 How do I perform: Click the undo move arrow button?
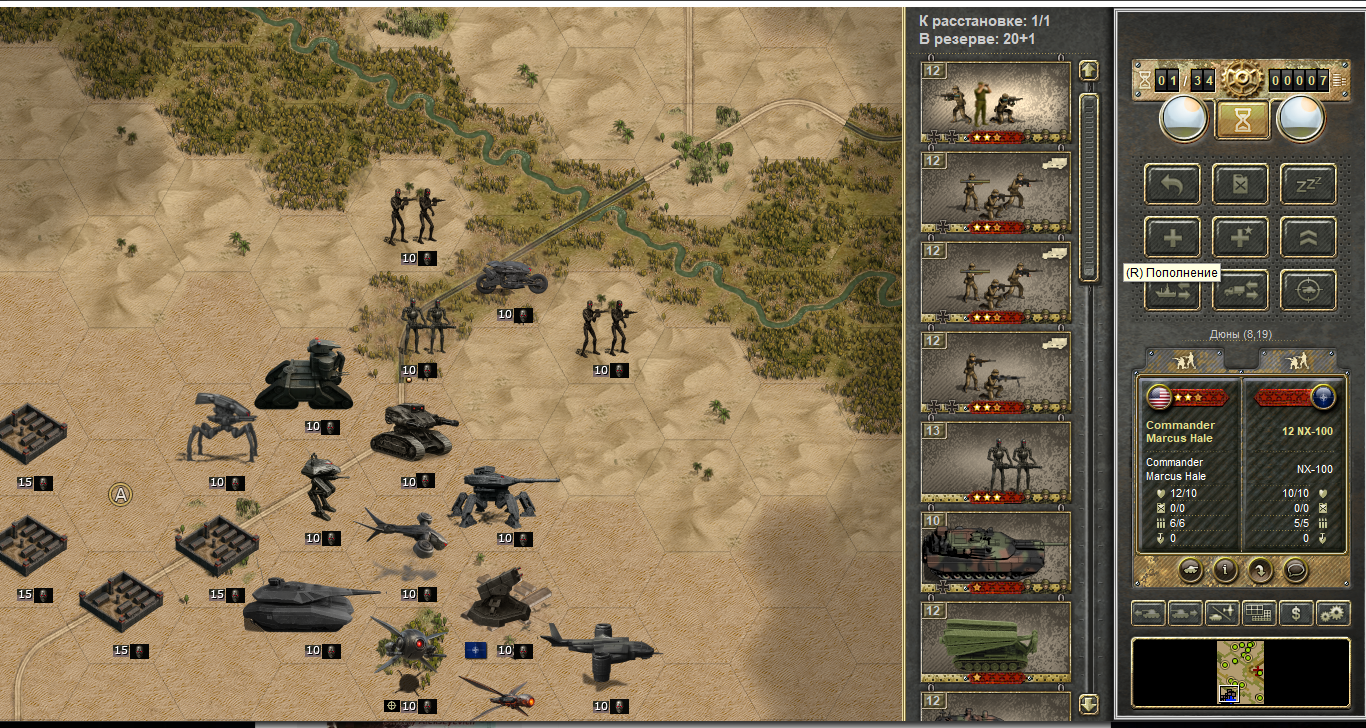pyautogui.click(x=1172, y=184)
